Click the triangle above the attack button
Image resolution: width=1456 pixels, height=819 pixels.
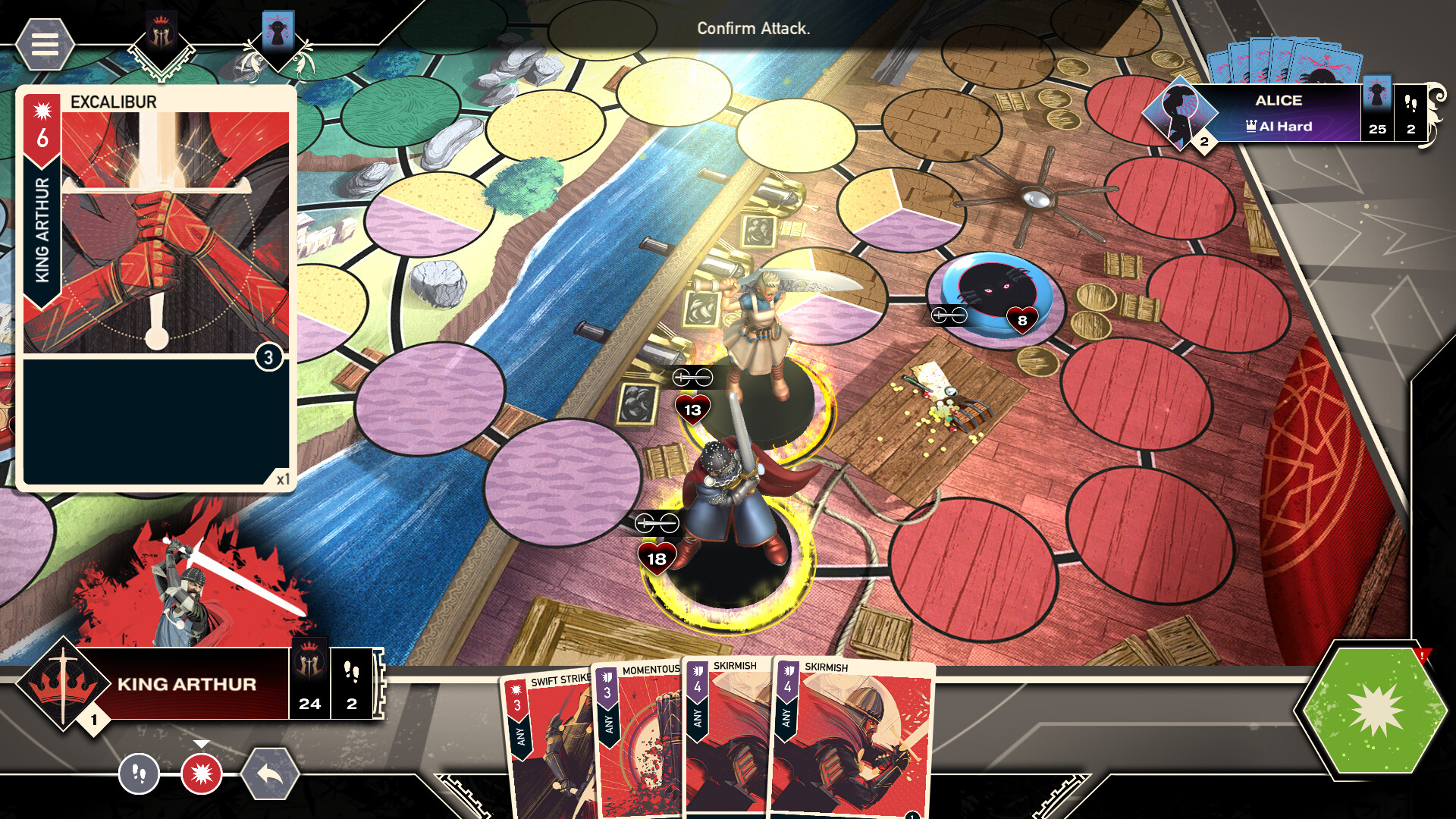(201, 744)
